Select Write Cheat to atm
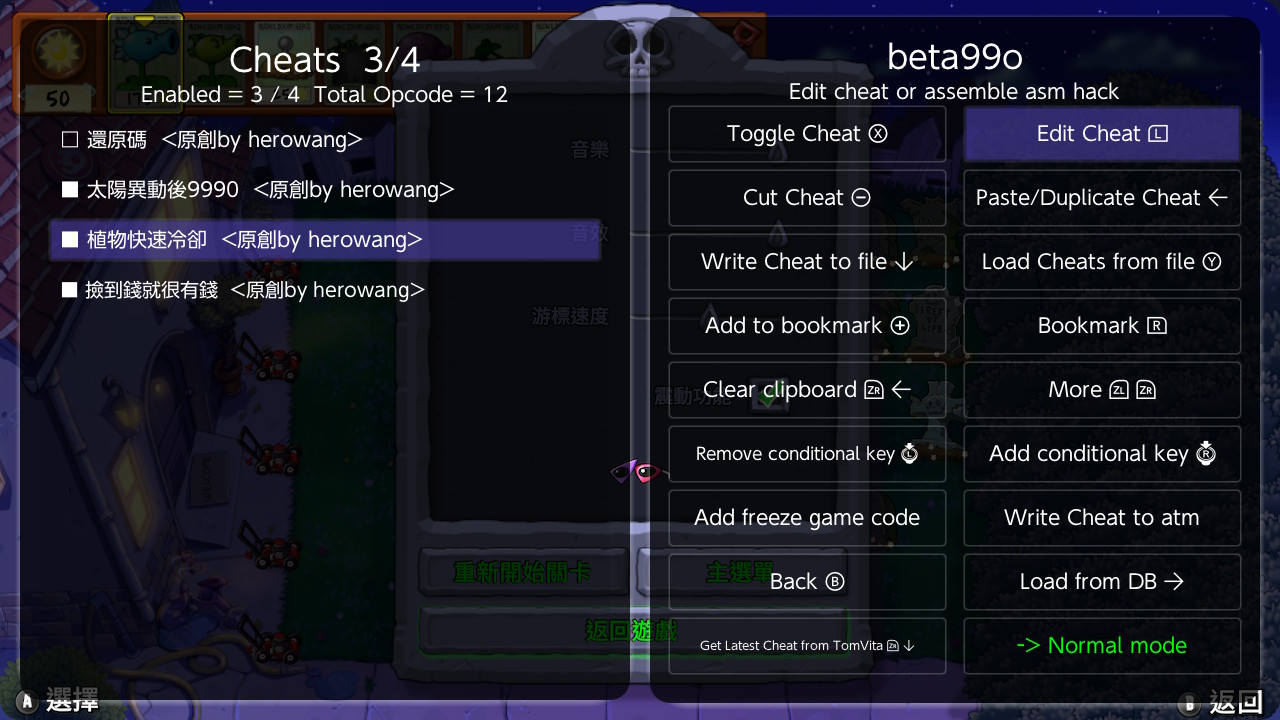1280x720 pixels. coord(1102,518)
